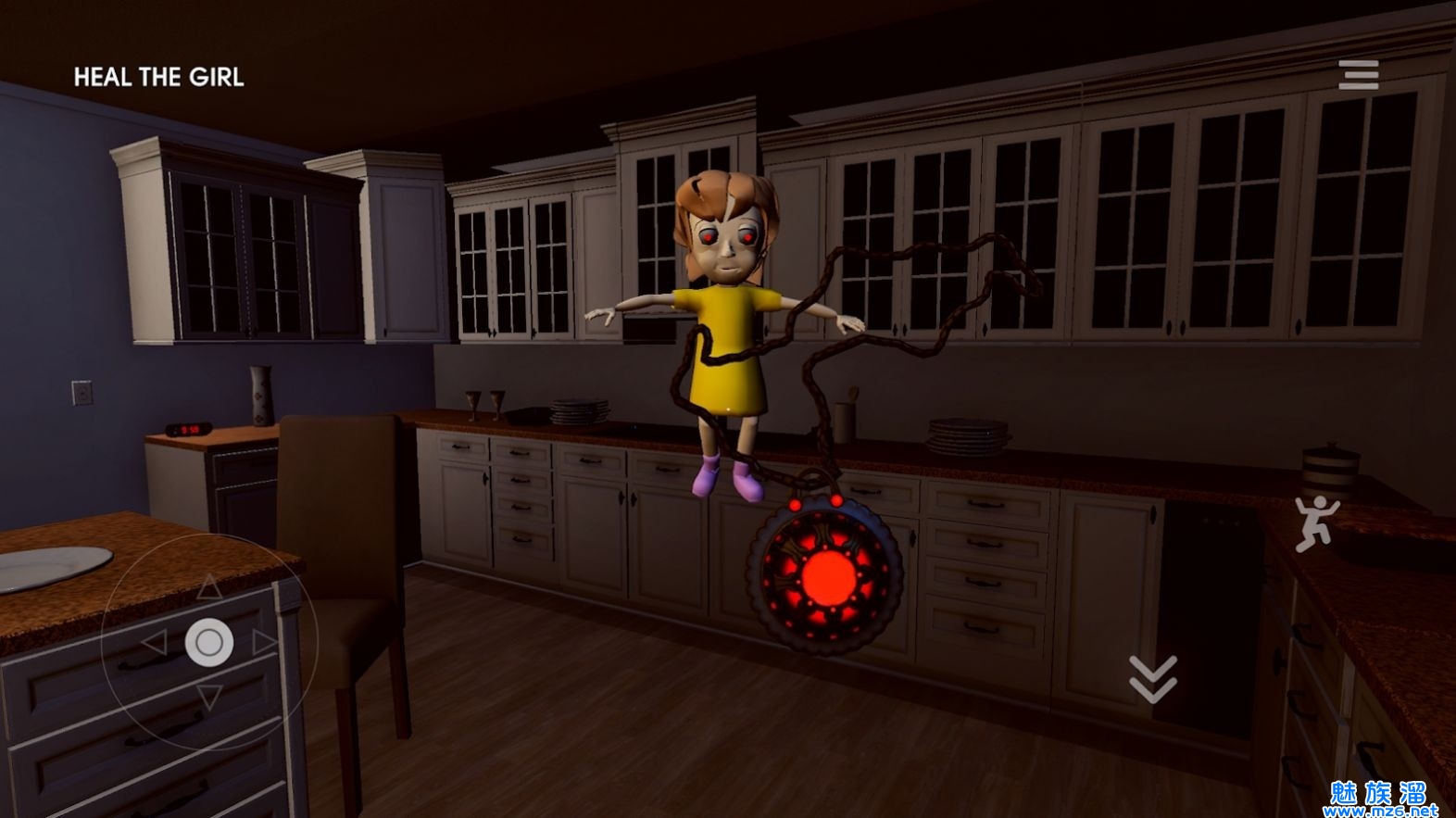Tap the running figure sprint icon

1315,523
